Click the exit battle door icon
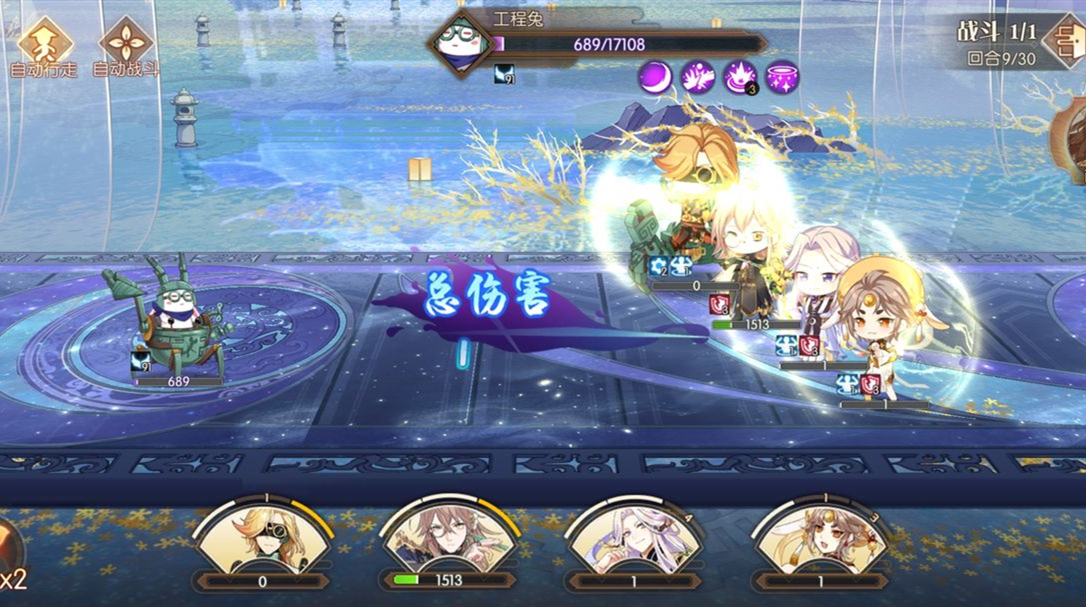Image resolution: width=1086 pixels, height=607 pixels. pyautogui.click(x=1063, y=41)
